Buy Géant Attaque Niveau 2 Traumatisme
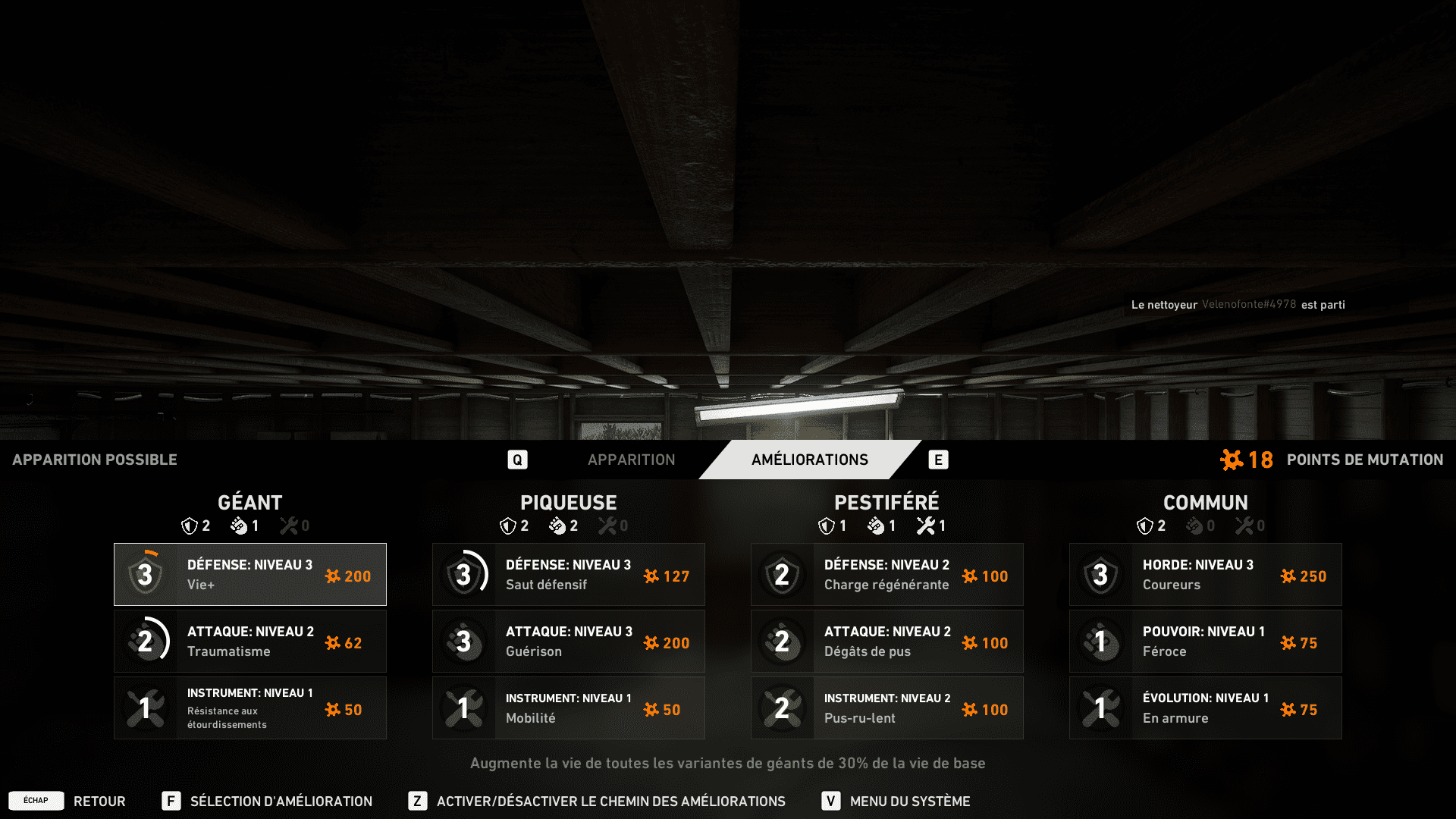The width and height of the screenshot is (1456, 819). coord(250,642)
